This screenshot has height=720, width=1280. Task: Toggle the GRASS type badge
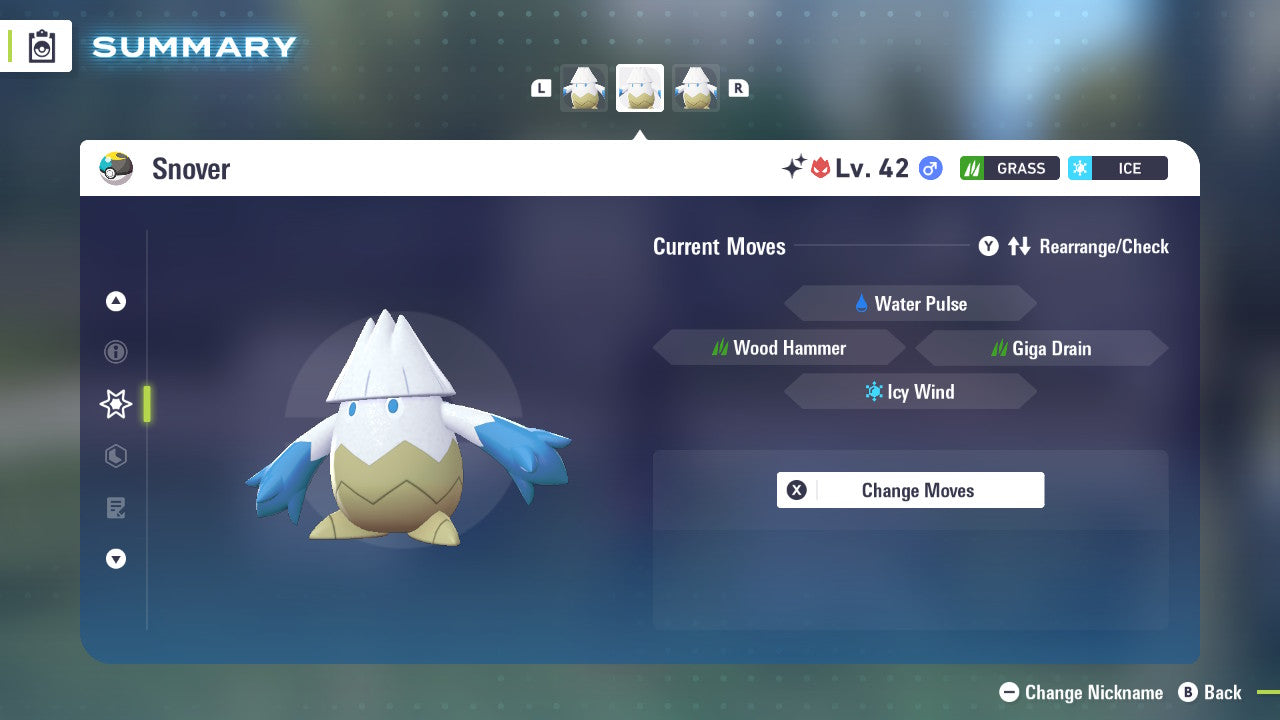coord(1009,168)
